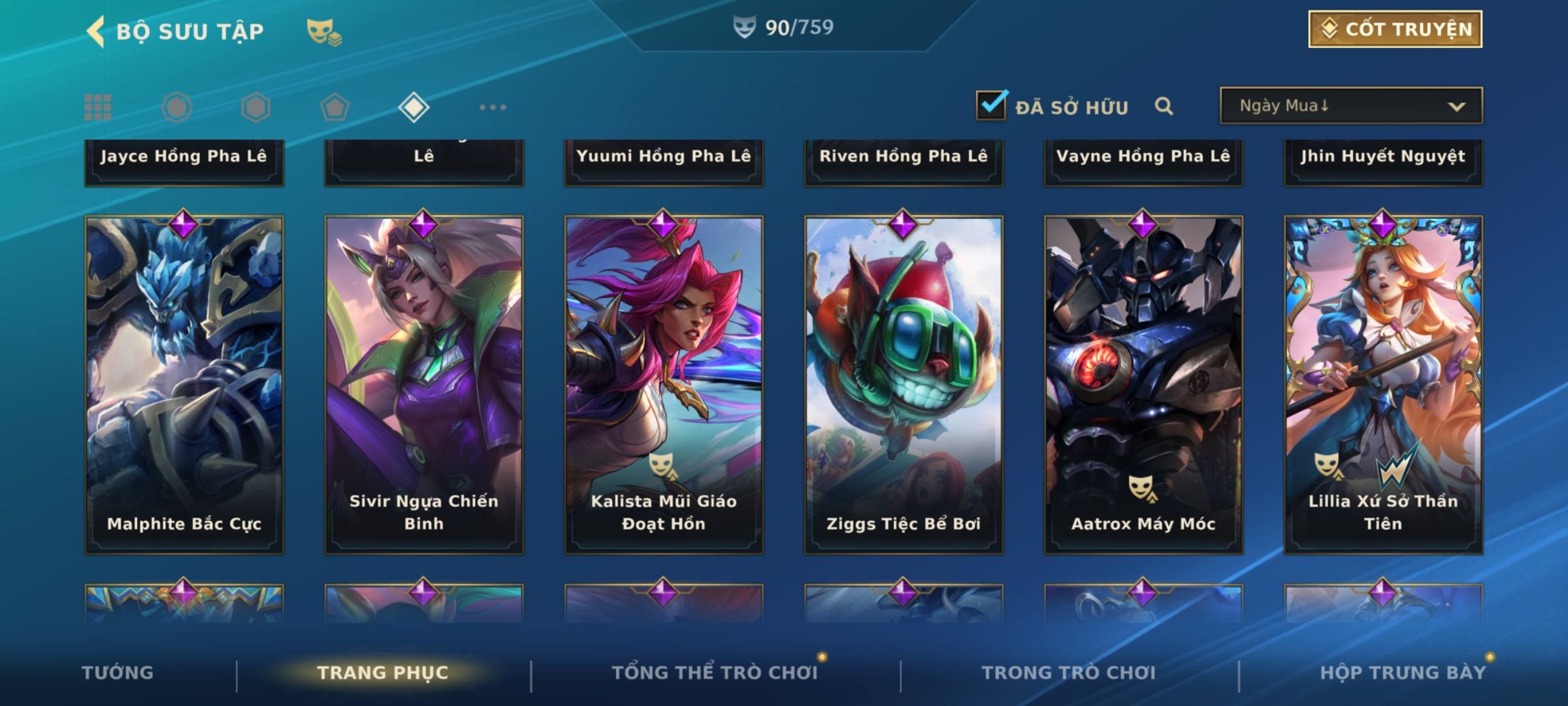Switch to the Tướng tab

pos(118,673)
